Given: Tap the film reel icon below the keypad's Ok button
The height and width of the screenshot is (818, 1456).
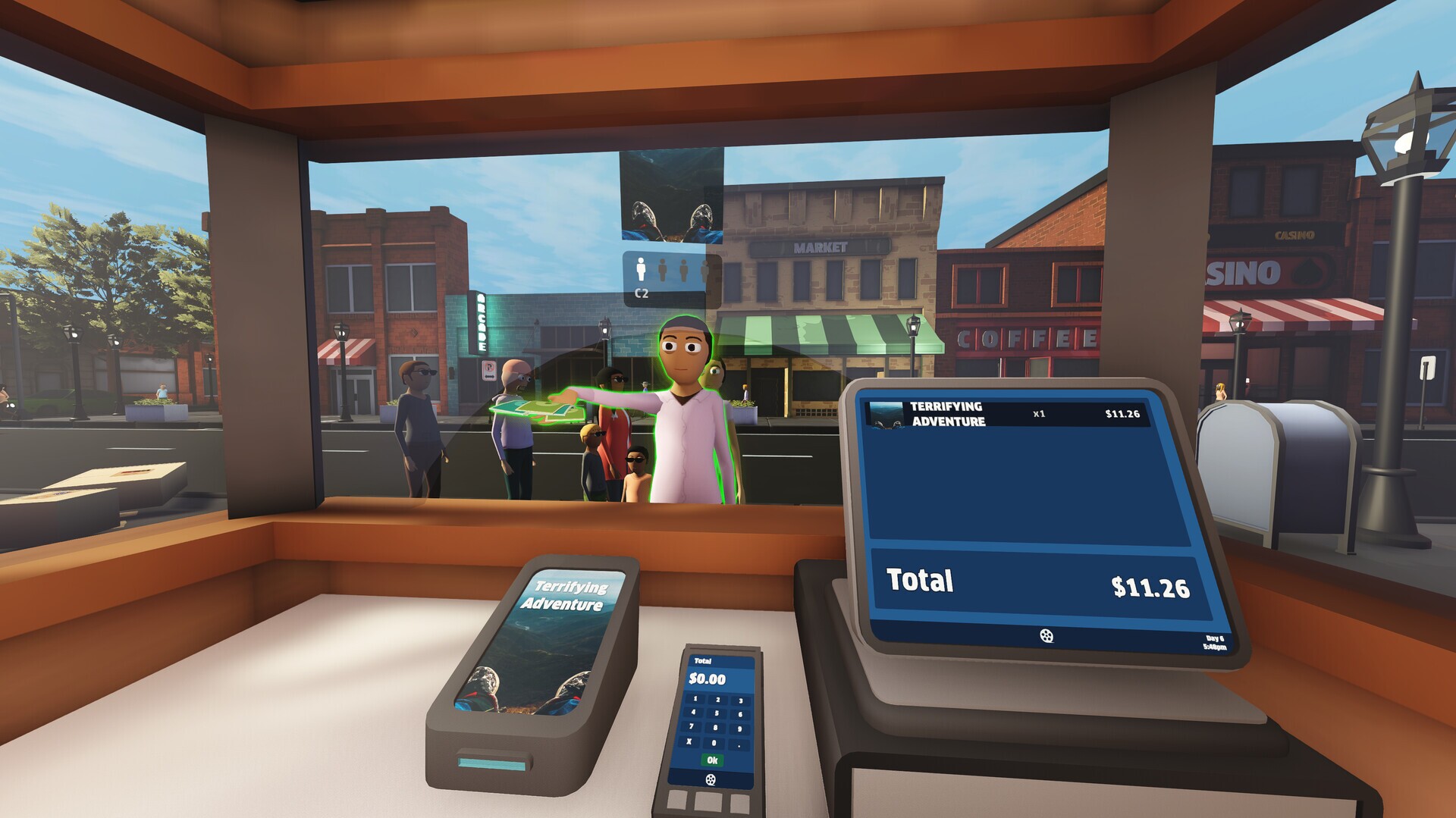Looking at the screenshot, I should 711,779.
